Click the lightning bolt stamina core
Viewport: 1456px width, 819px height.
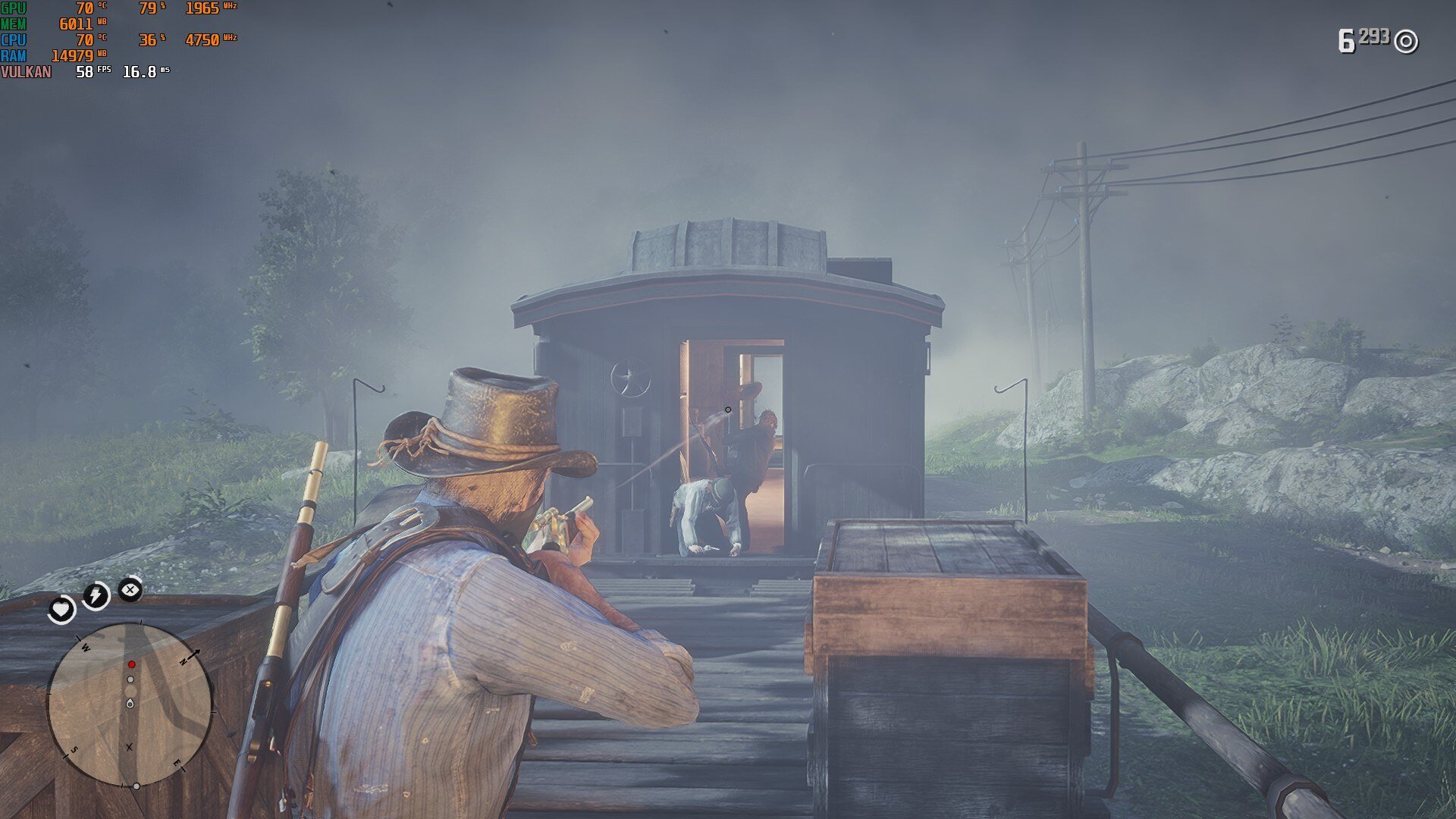tap(96, 595)
